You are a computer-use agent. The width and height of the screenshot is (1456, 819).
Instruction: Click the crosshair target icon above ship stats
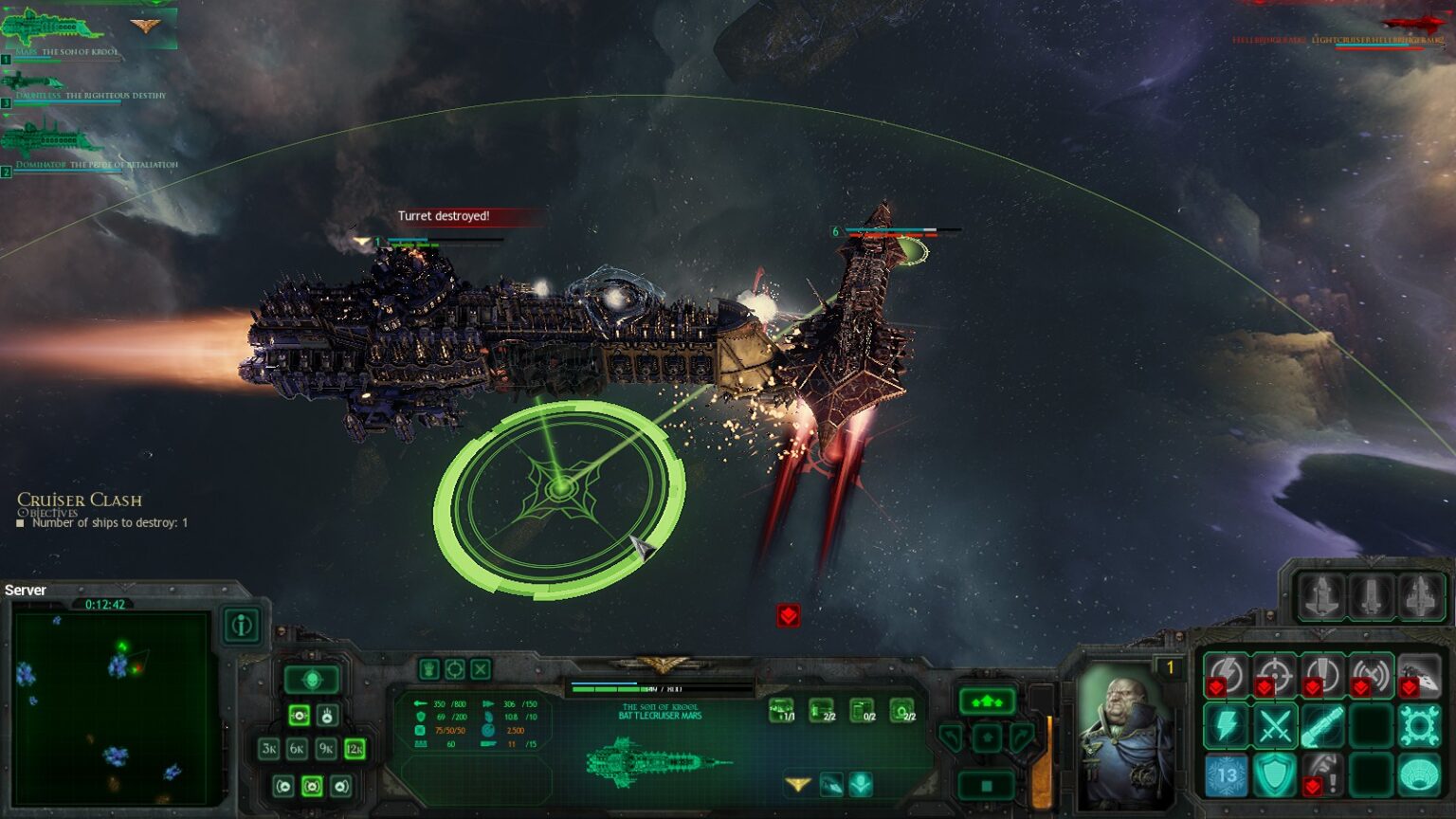tap(455, 669)
